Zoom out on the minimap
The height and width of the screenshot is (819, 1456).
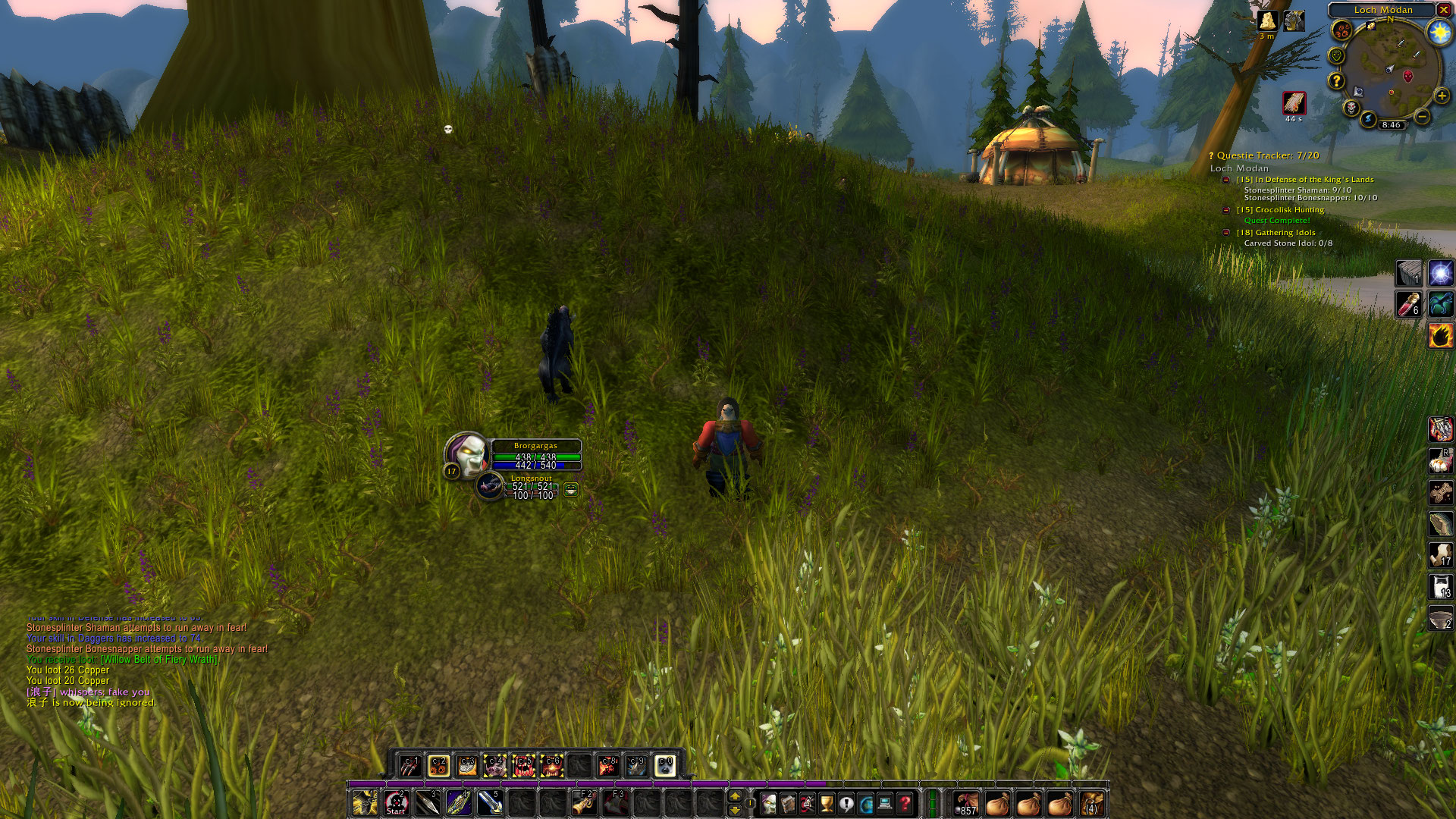pos(1423,117)
